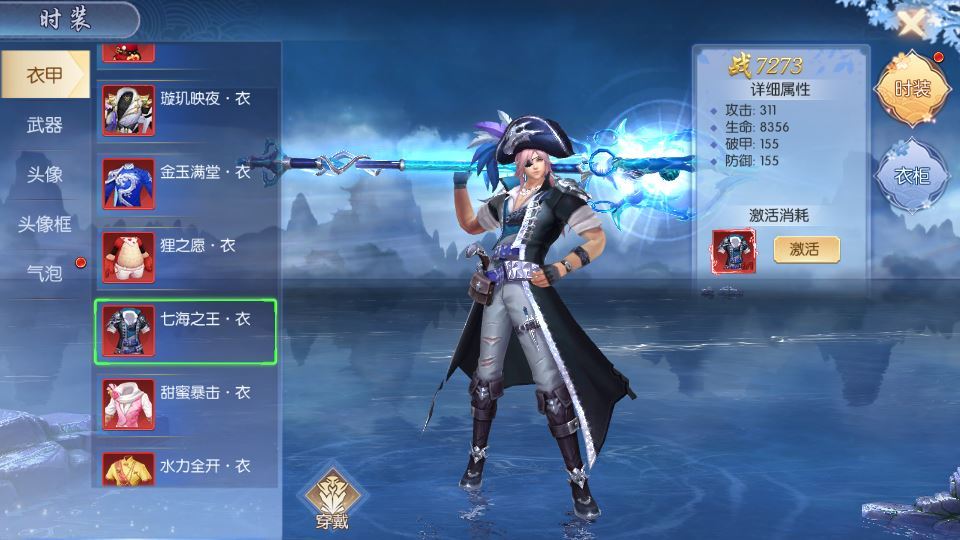Show the 头像框 avatar frame tab
Screen dimensions: 960x540
[x=44, y=223]
